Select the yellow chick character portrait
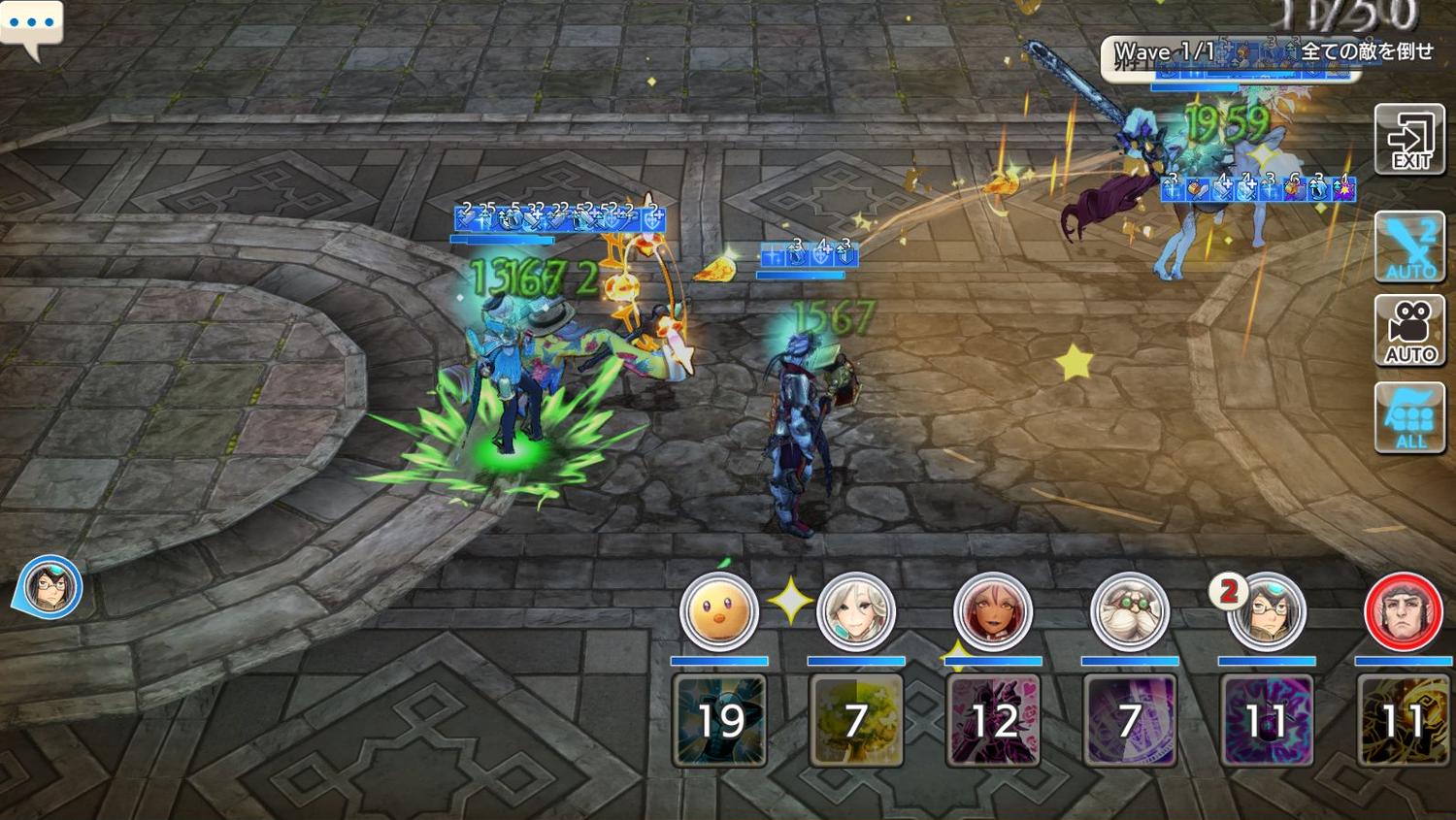 [x=718, y=611]
